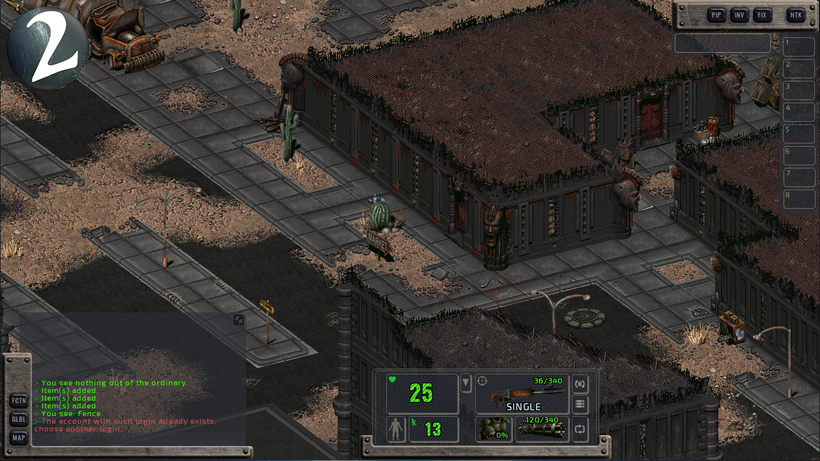Click the empty text field under PIP
The width and height of the screenshot is (820, 461).
722,43
